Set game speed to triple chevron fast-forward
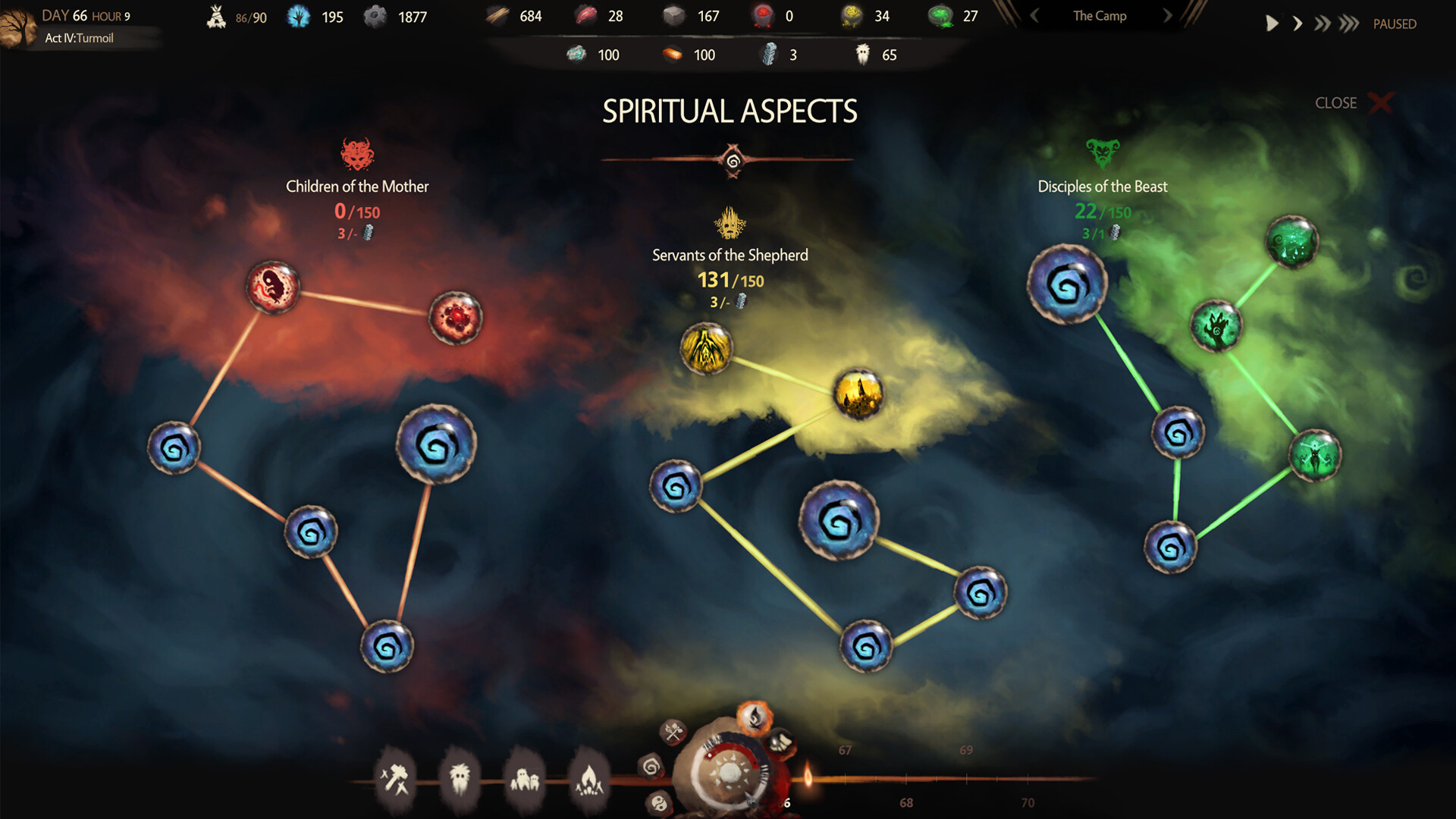Screen dimensions: 1456x819 (x=1348, y=24)
